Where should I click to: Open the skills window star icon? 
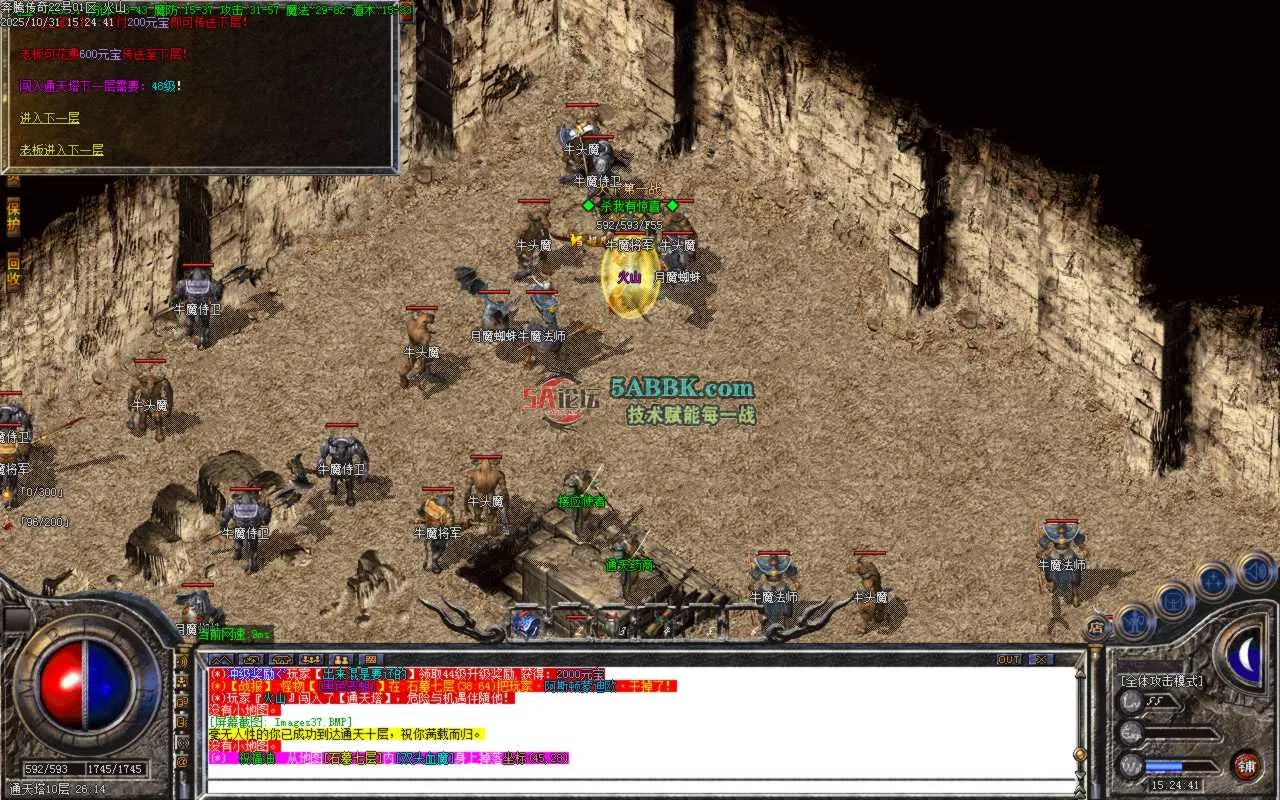point(1211,580)
